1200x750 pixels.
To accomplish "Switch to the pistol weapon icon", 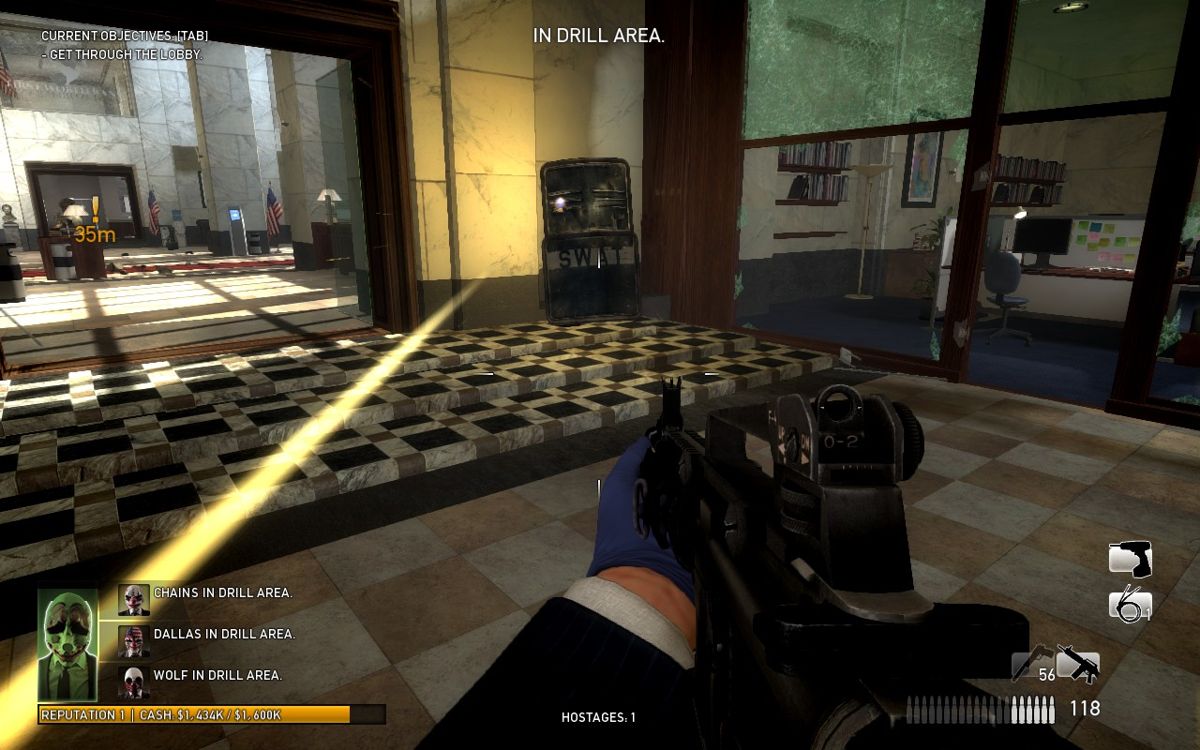I will (x=1032, y=663).
